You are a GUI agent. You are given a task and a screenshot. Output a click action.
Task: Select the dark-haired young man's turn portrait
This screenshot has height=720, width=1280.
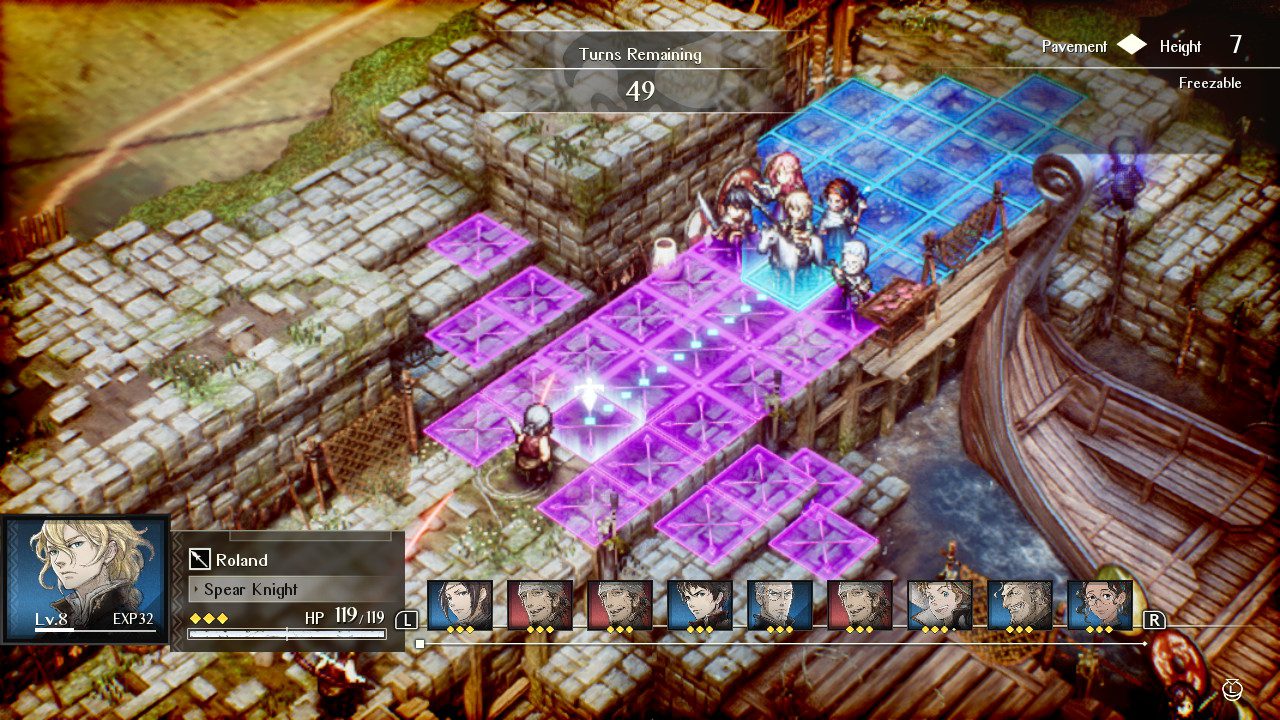click(700, 605)
